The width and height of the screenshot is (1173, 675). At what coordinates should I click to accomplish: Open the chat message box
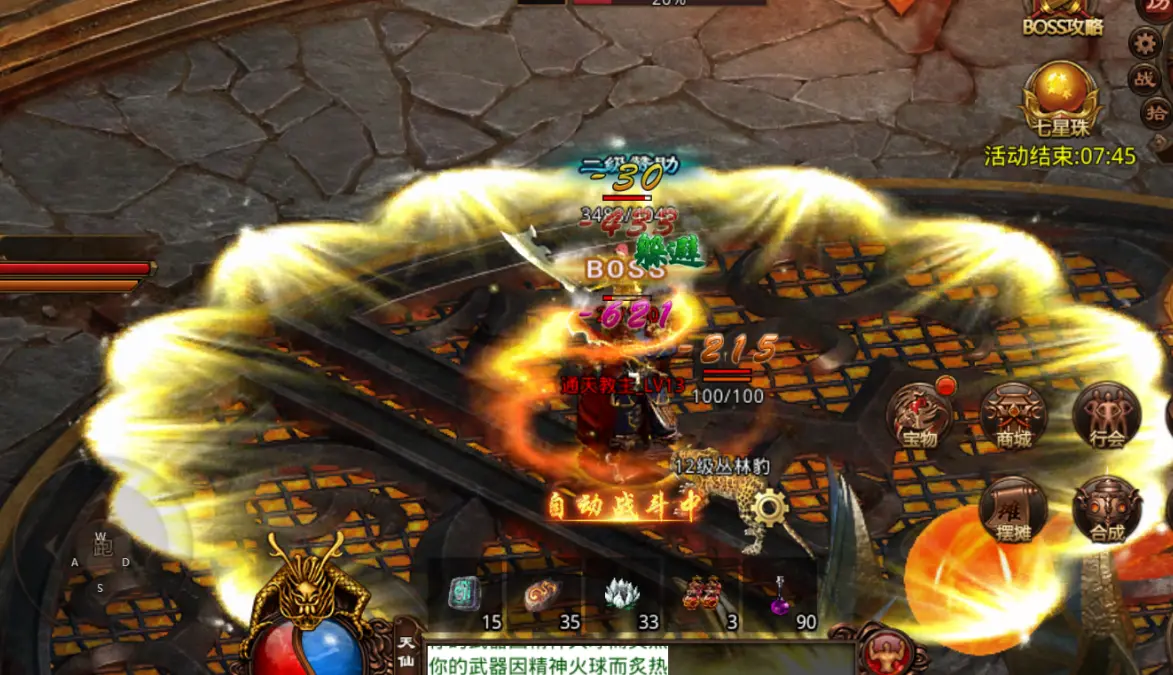(x=640, y=660)
